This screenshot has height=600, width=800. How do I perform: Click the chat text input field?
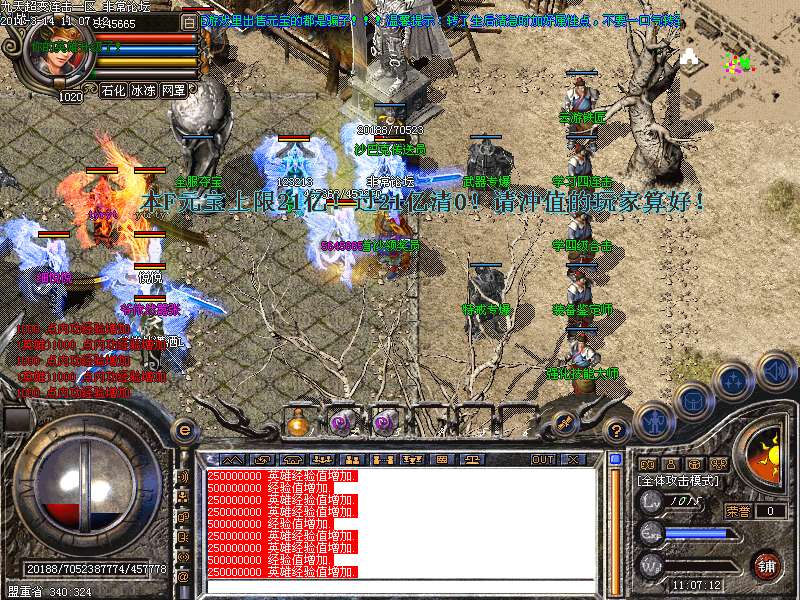click(400, 585)
